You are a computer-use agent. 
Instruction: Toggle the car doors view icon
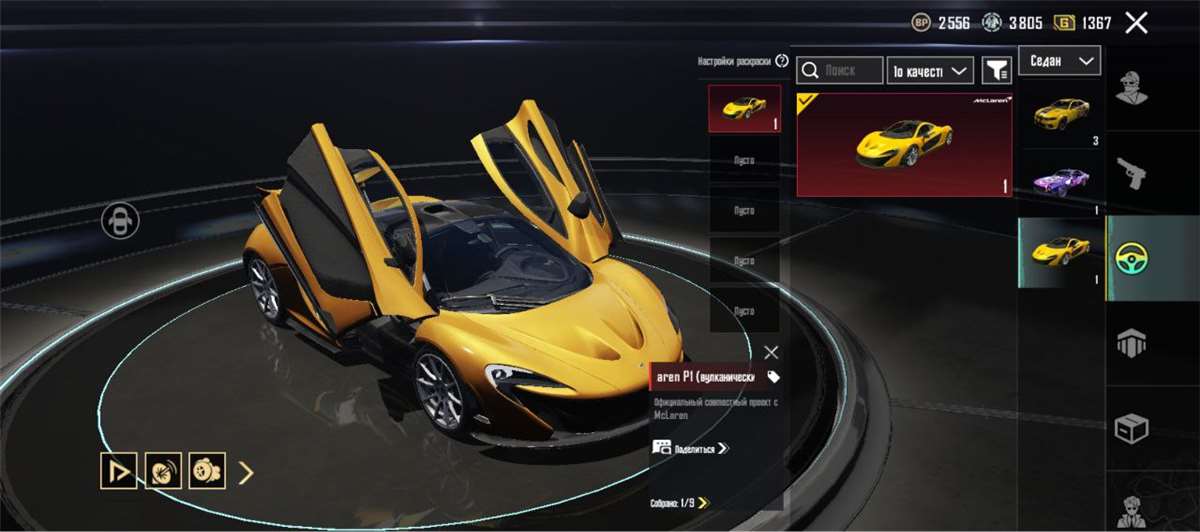120,221
